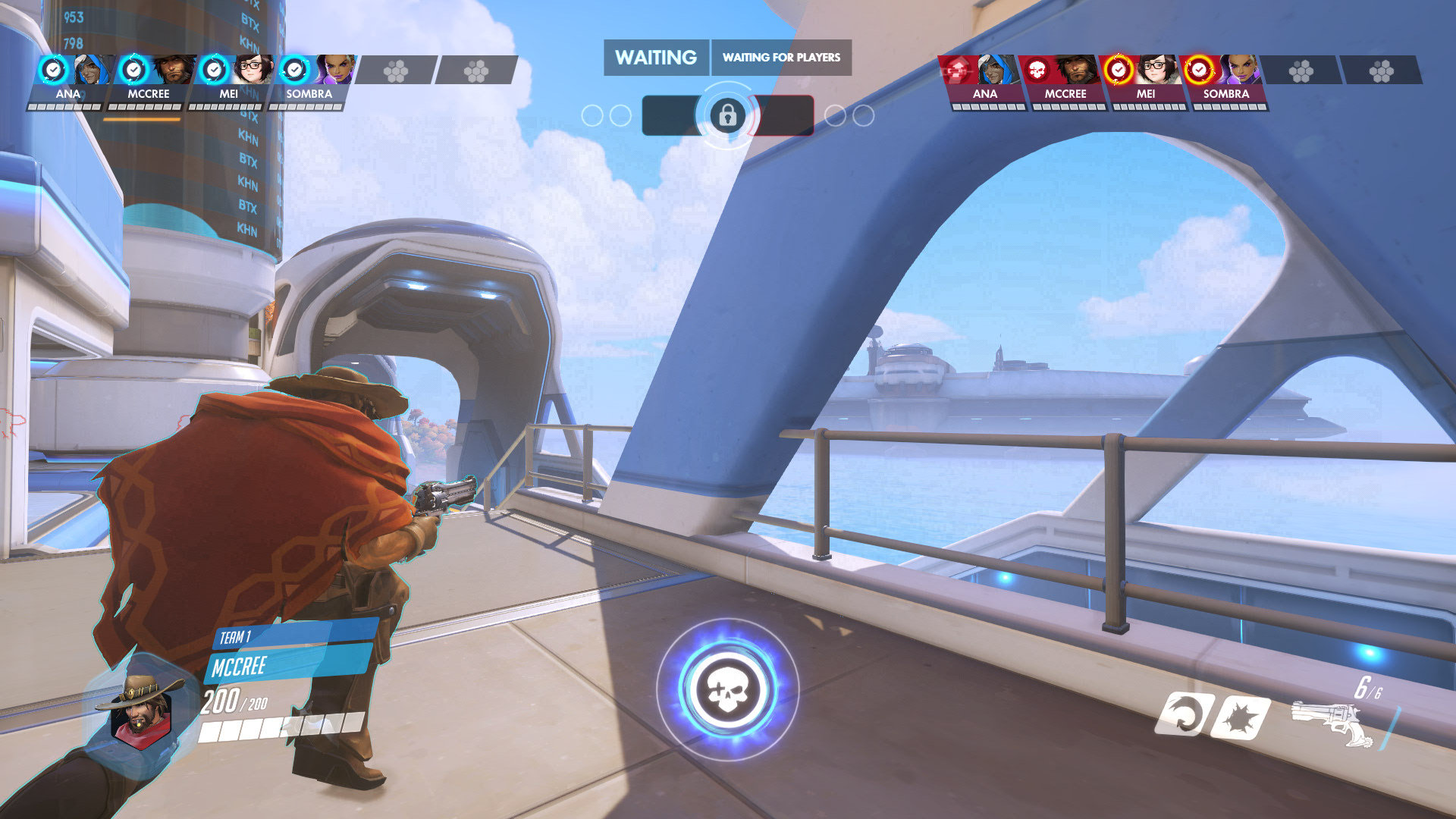
Task: Click the Peacekeeper revolver weapon icon
Action: click(x=1330, y=722)
